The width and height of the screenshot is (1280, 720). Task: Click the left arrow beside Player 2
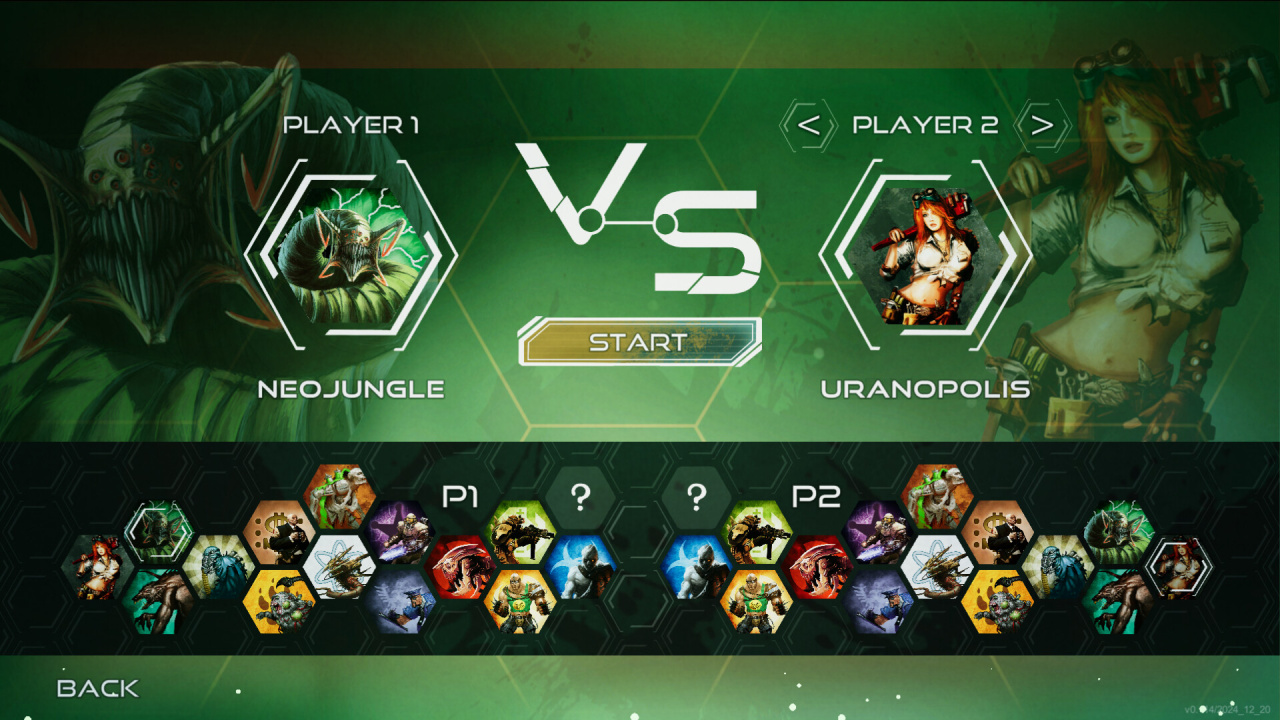click(808, 126)
